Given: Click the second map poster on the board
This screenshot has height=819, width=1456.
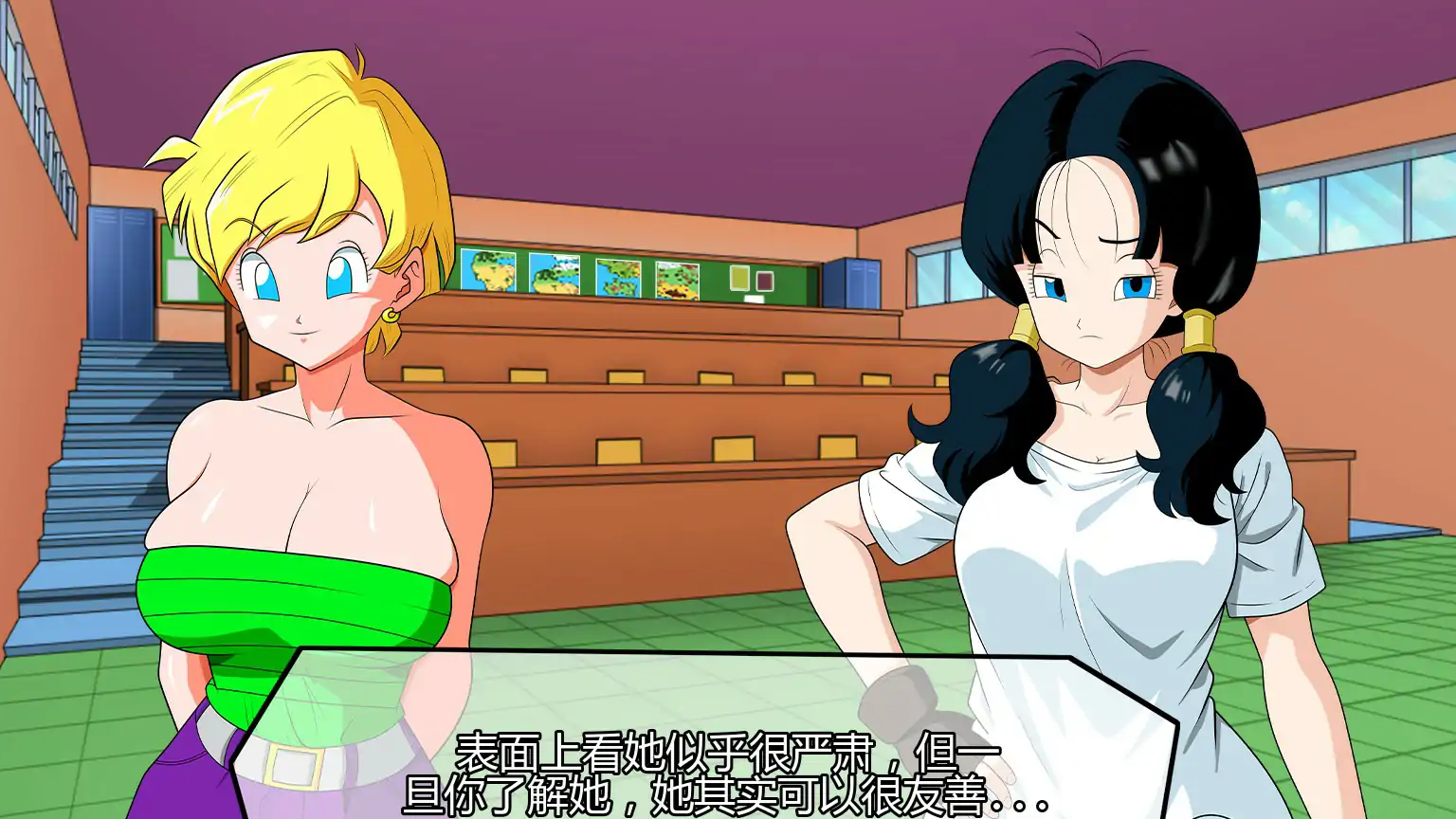Looking at the screenshot, I should 555,275.
